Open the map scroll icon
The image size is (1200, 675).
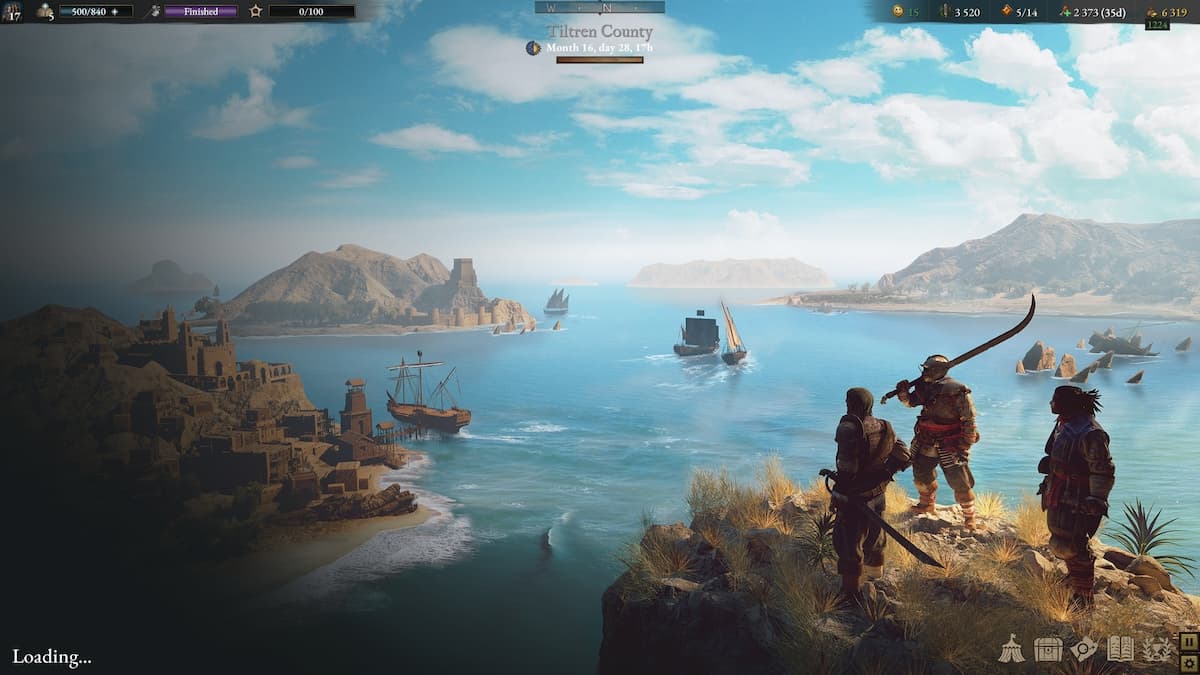(1084, 650)
